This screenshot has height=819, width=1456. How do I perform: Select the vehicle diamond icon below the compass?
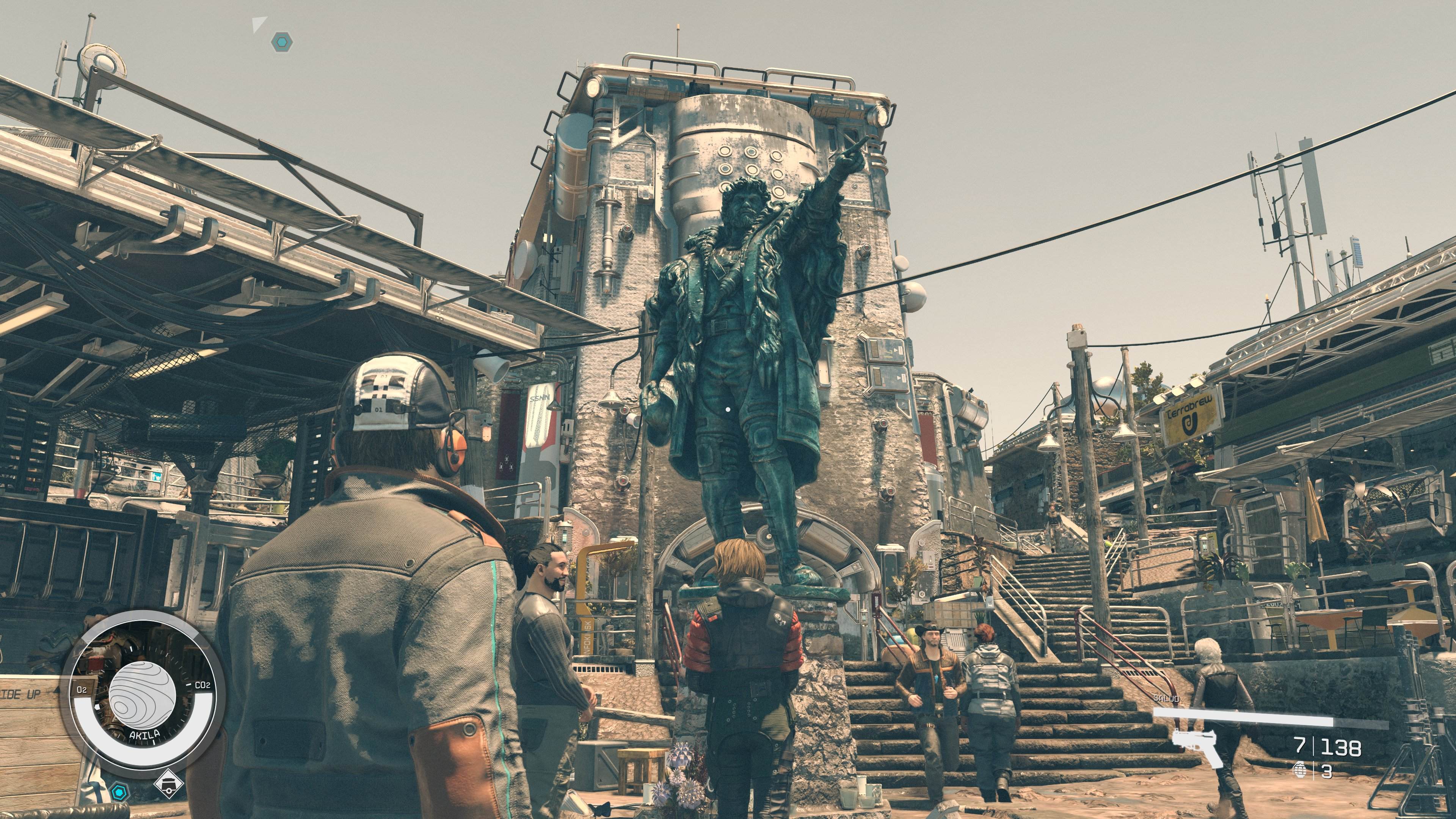tap(168, 783)
